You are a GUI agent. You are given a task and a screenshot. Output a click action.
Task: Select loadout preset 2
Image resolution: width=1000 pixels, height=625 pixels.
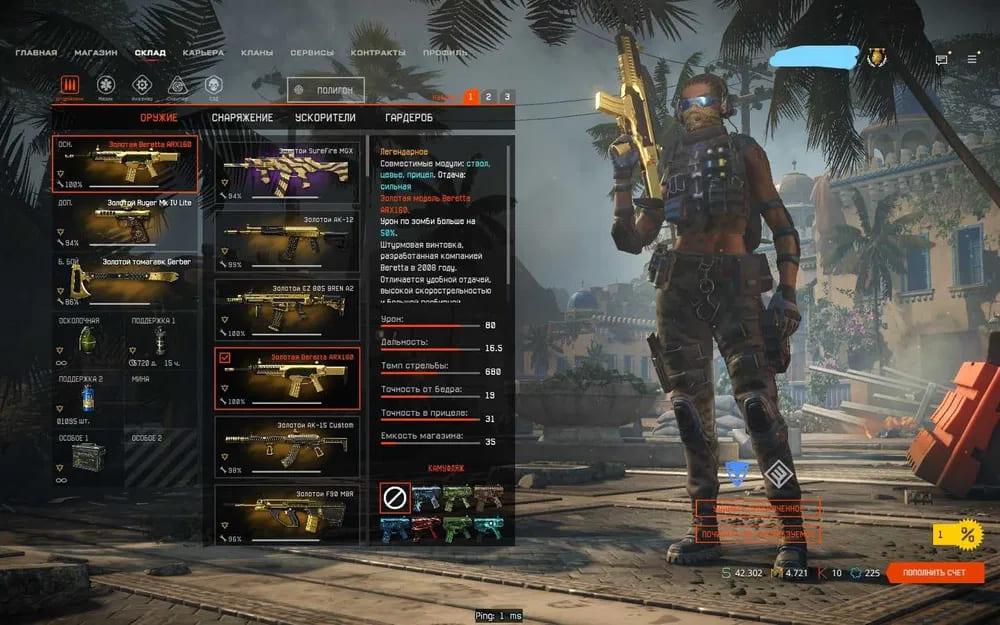click(488, 97)
